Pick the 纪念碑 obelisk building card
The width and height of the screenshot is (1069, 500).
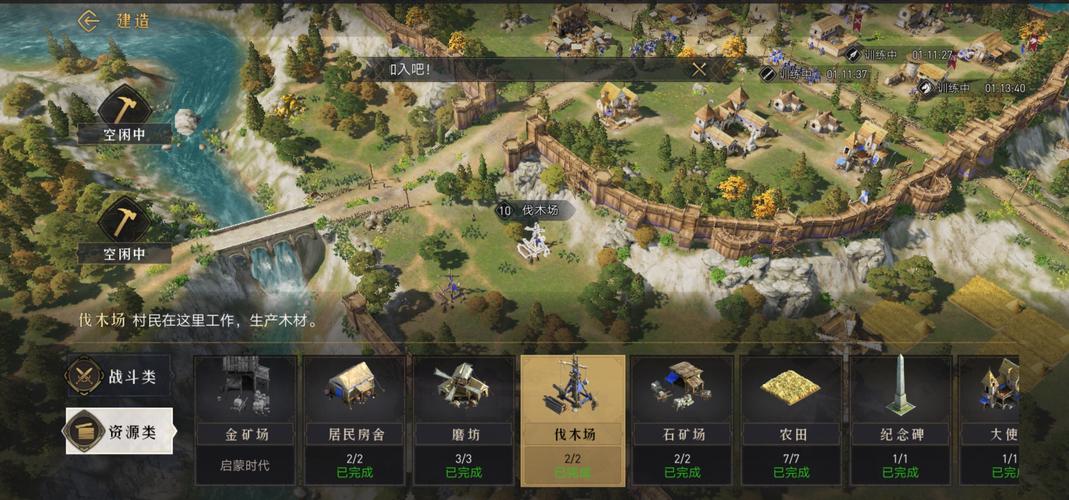coord(900,419)
